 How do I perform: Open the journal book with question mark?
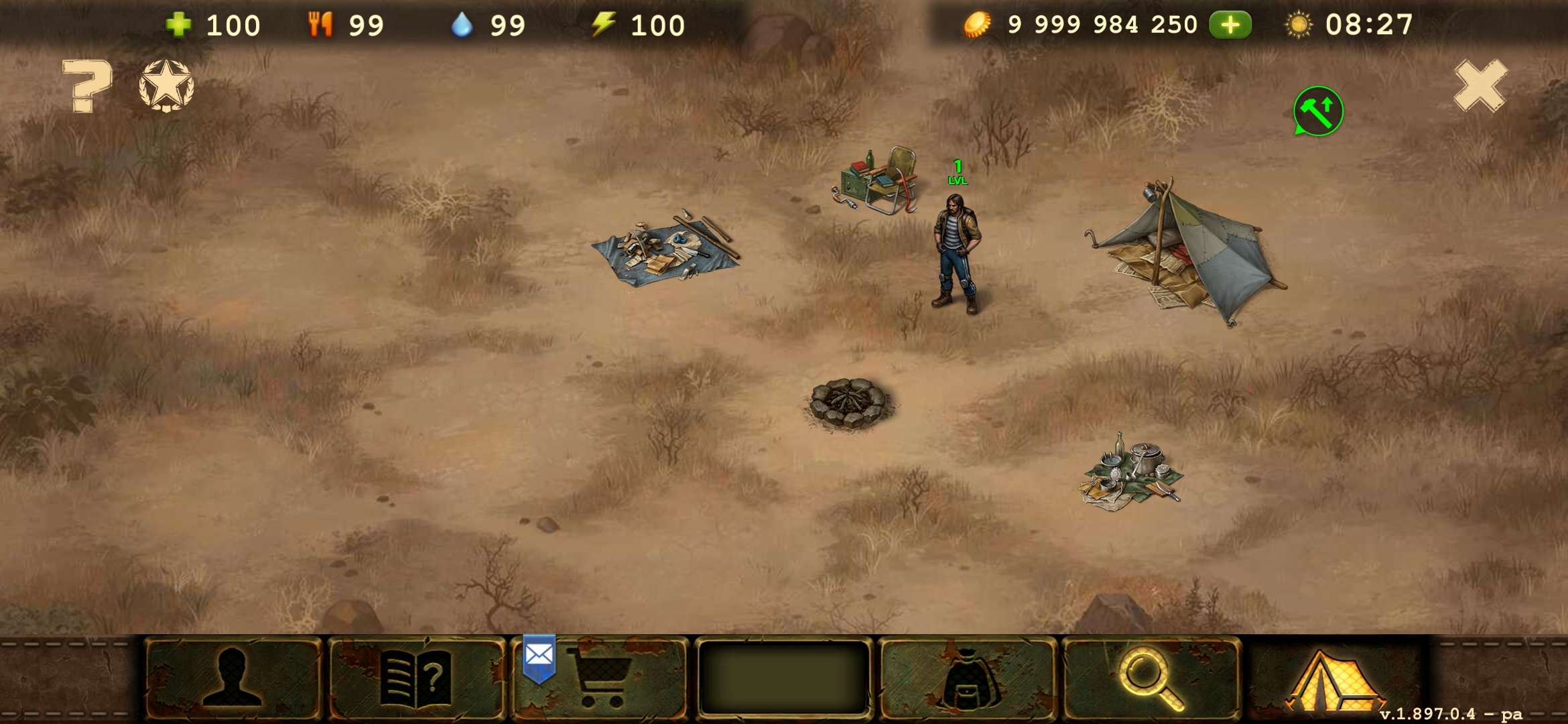(415, 678)
